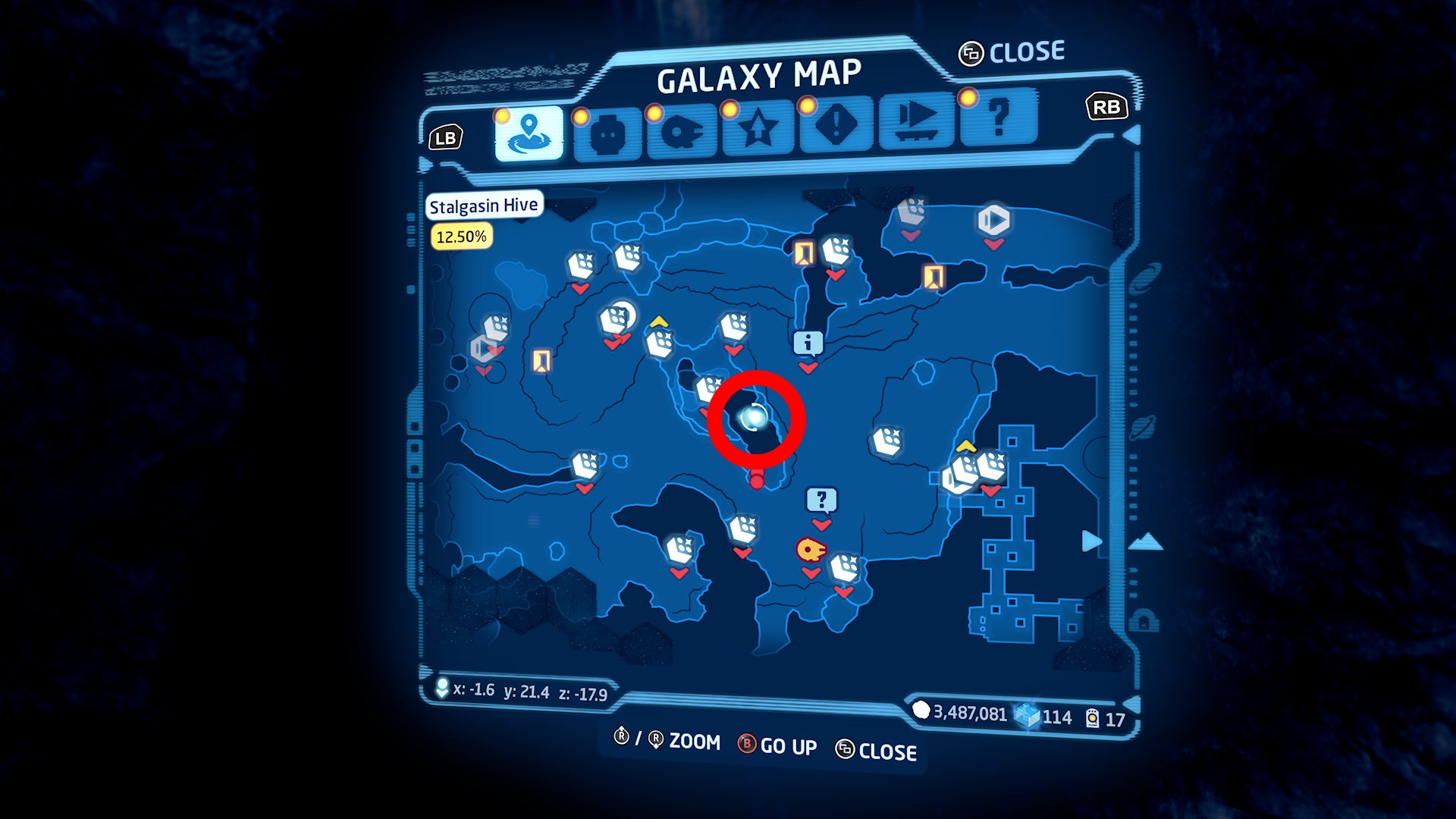Toggle the yellow marker near the eastern brick cluster
This screenshot has height=819, width=1456.
(967, 446)
